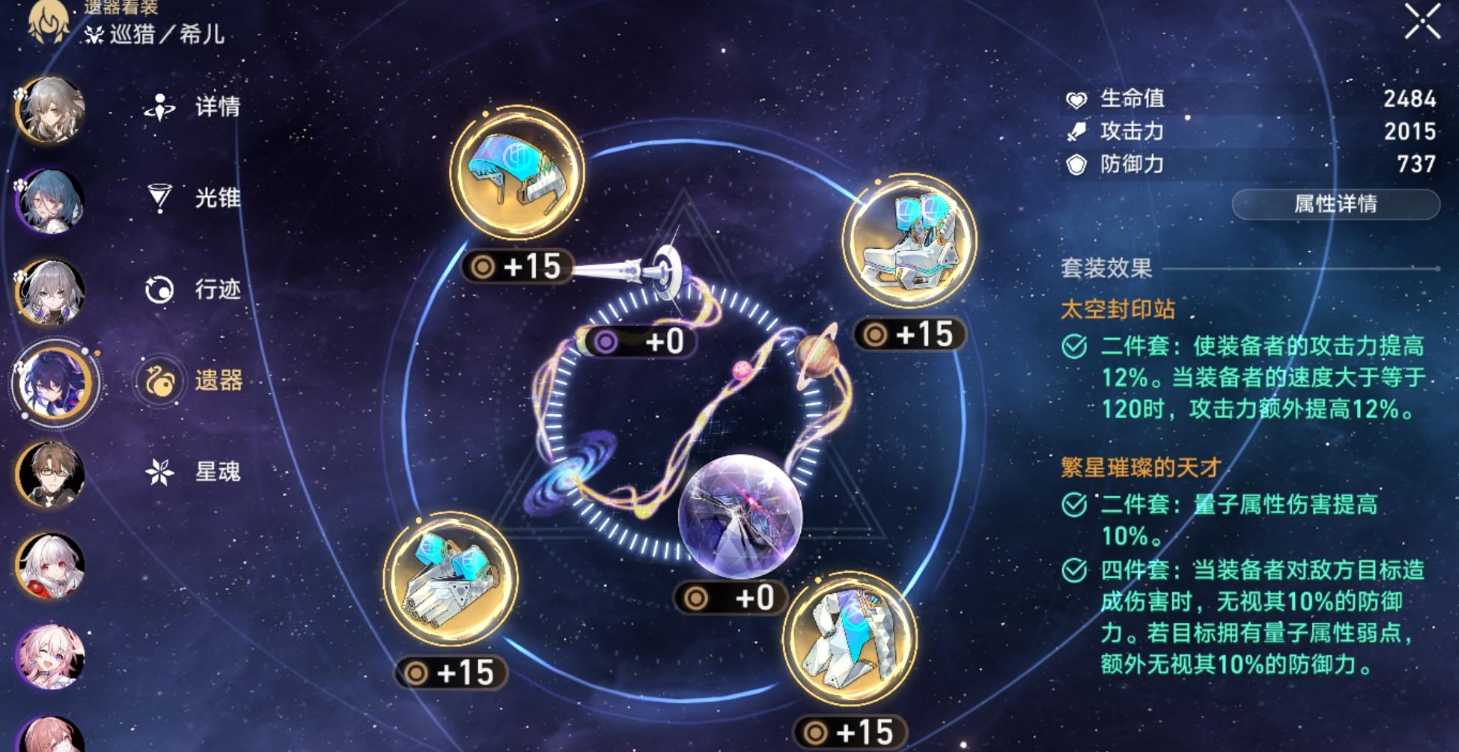Click the 光锥 cone icon
The image size is (1459, 752).
[159, 197]
